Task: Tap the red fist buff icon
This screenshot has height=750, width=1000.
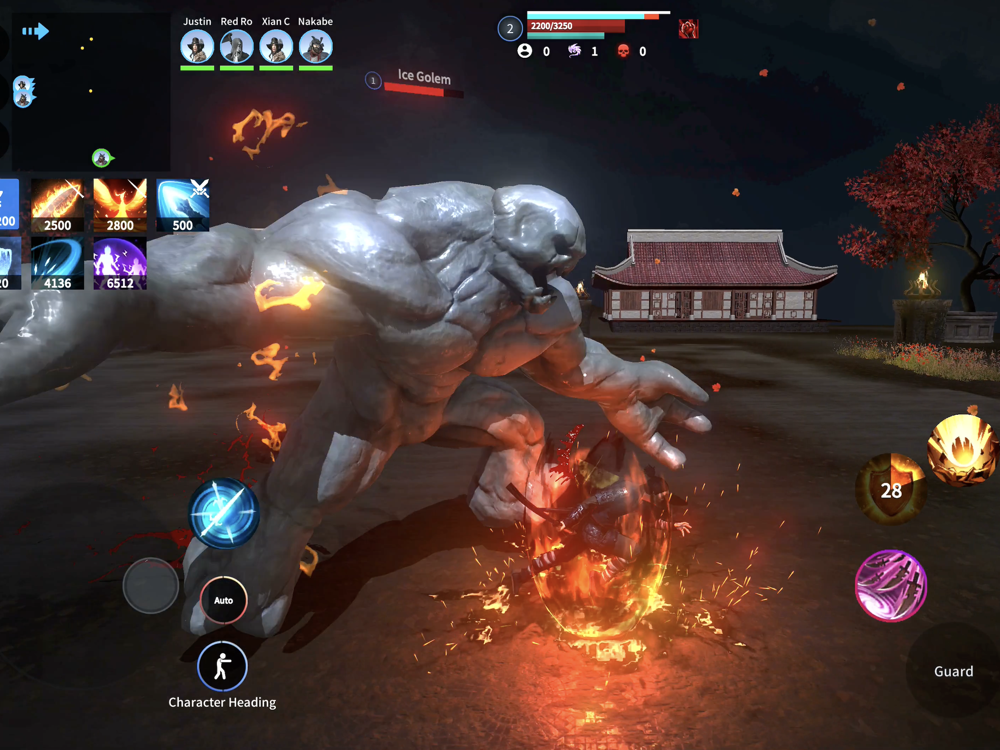Action: click(x=688, y=29)
